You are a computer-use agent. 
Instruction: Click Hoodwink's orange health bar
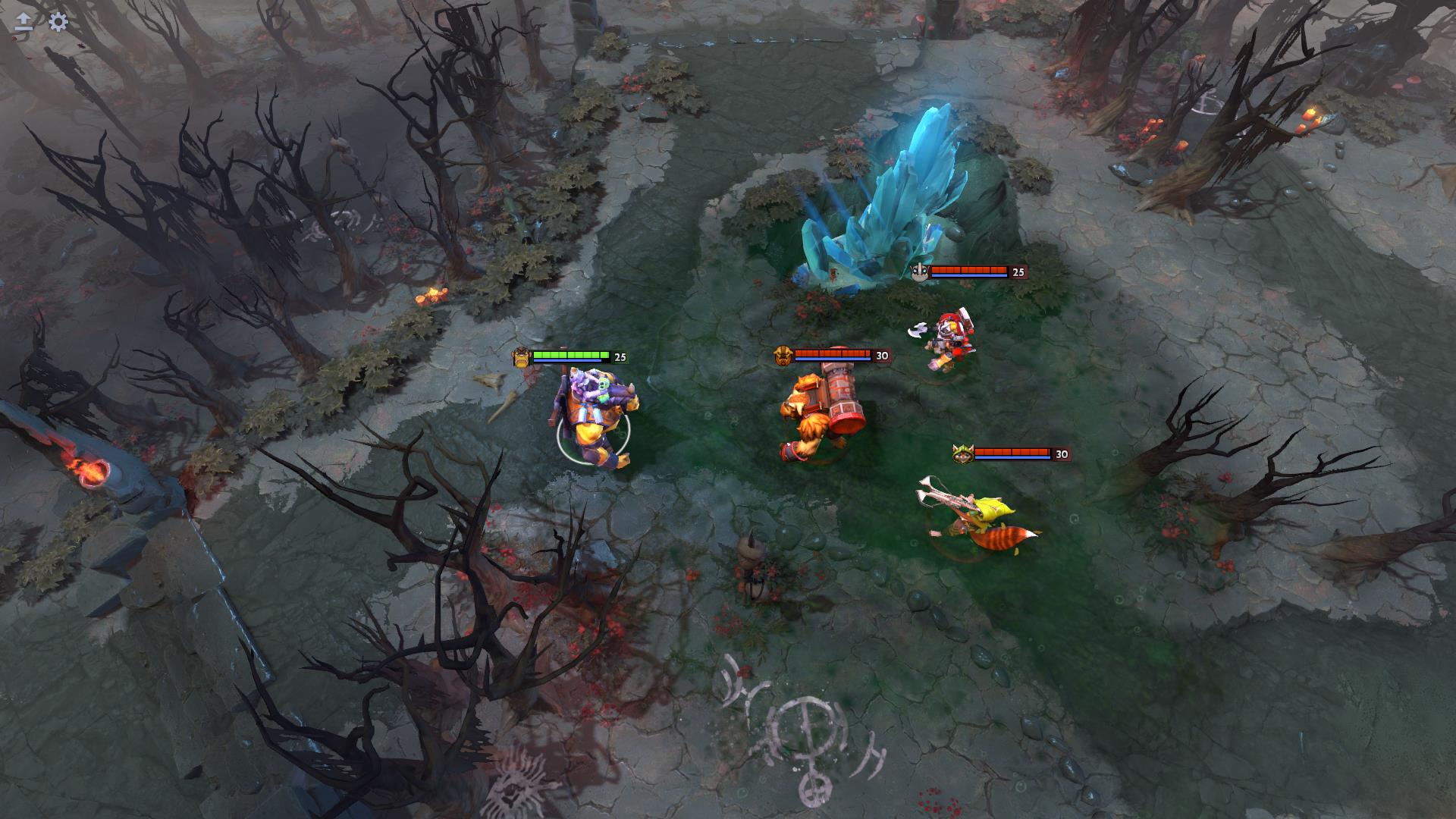click(x=1012, y=453)
